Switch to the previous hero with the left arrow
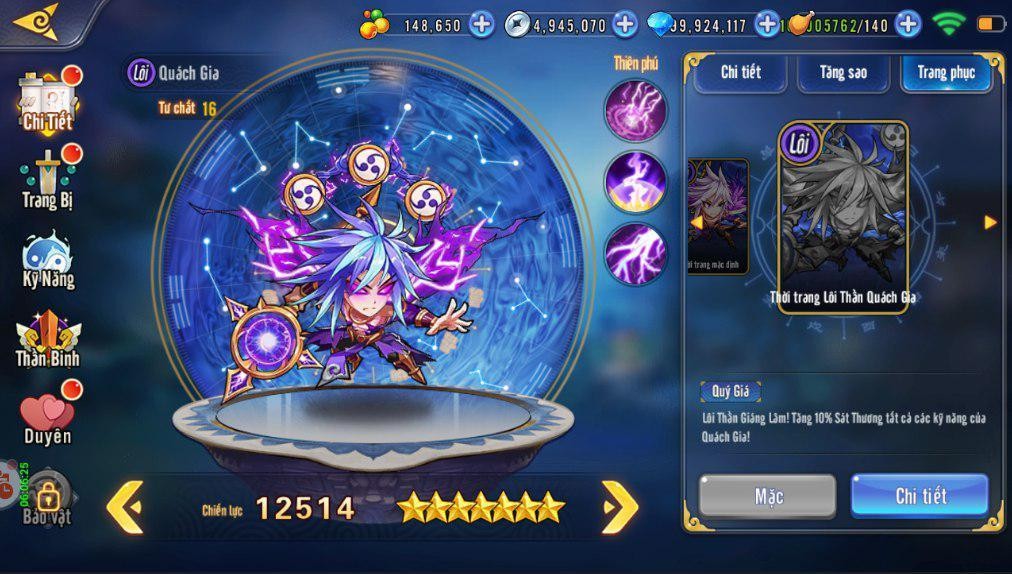 [x=125, y=507]
